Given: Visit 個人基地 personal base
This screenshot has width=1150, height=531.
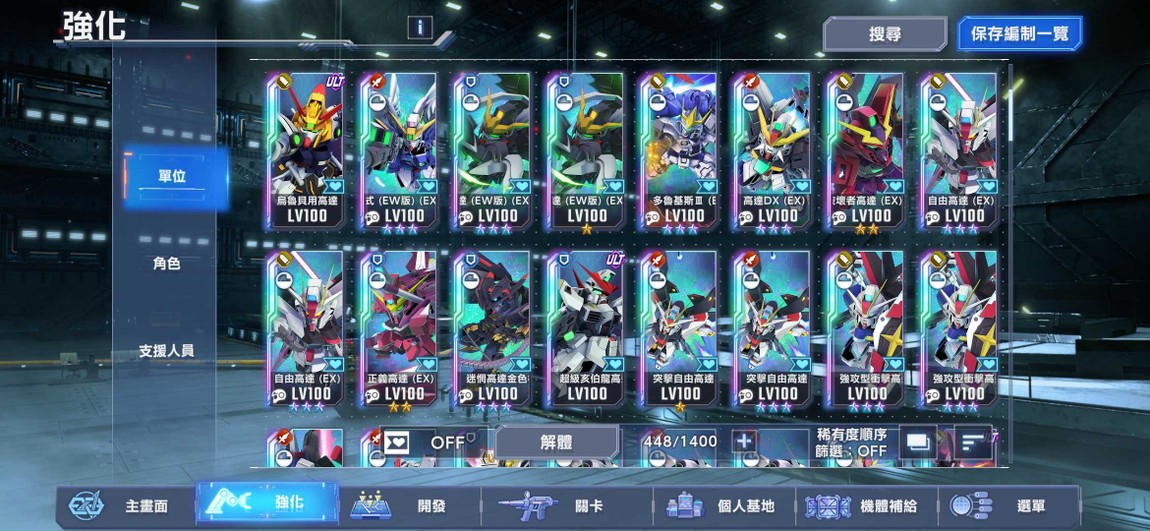Looking at the screenshot, I should pyautogui.click(x=725, y=506).
